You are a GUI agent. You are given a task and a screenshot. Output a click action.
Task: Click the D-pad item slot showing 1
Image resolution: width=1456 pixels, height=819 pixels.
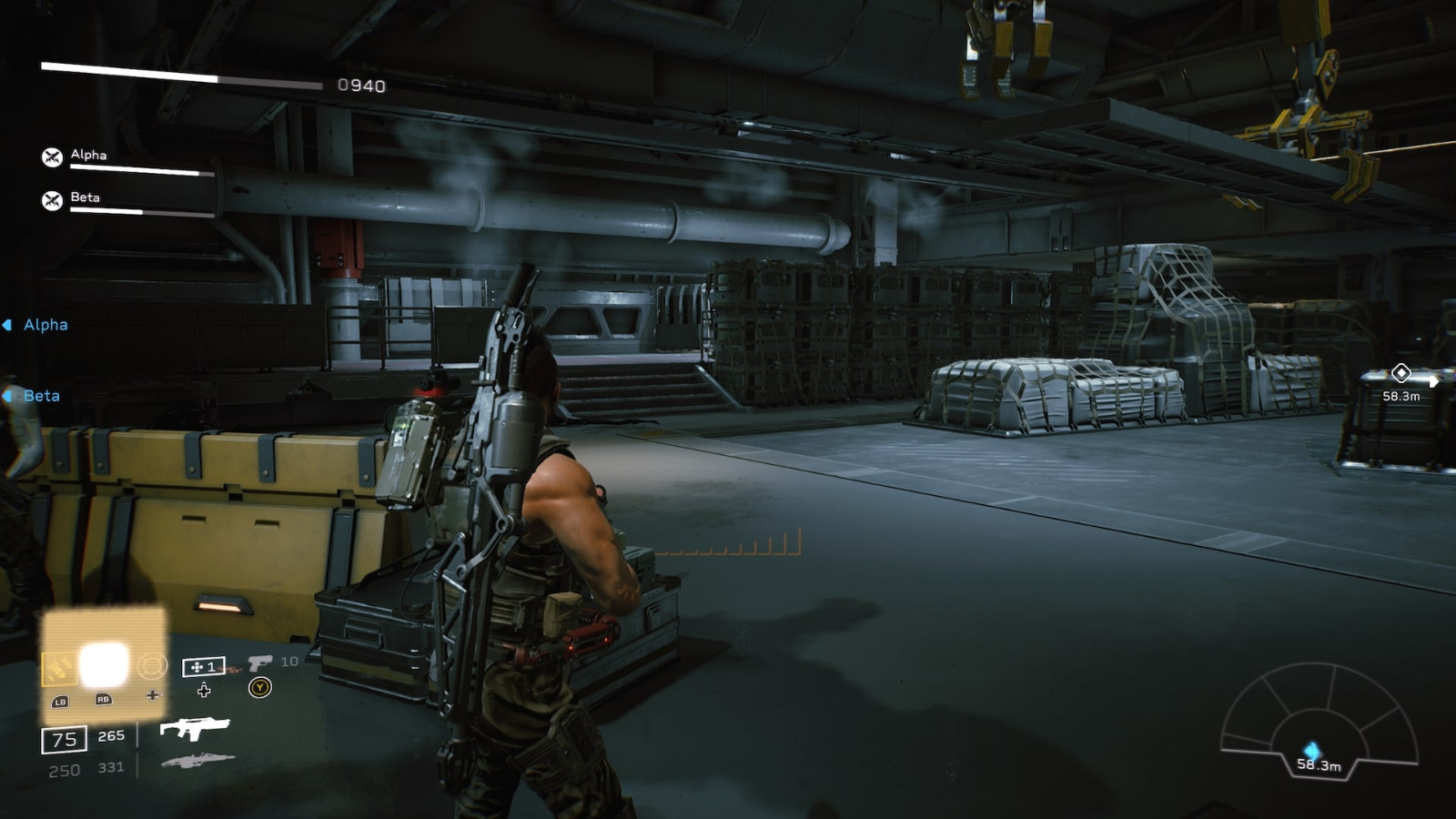click(204, 666)
